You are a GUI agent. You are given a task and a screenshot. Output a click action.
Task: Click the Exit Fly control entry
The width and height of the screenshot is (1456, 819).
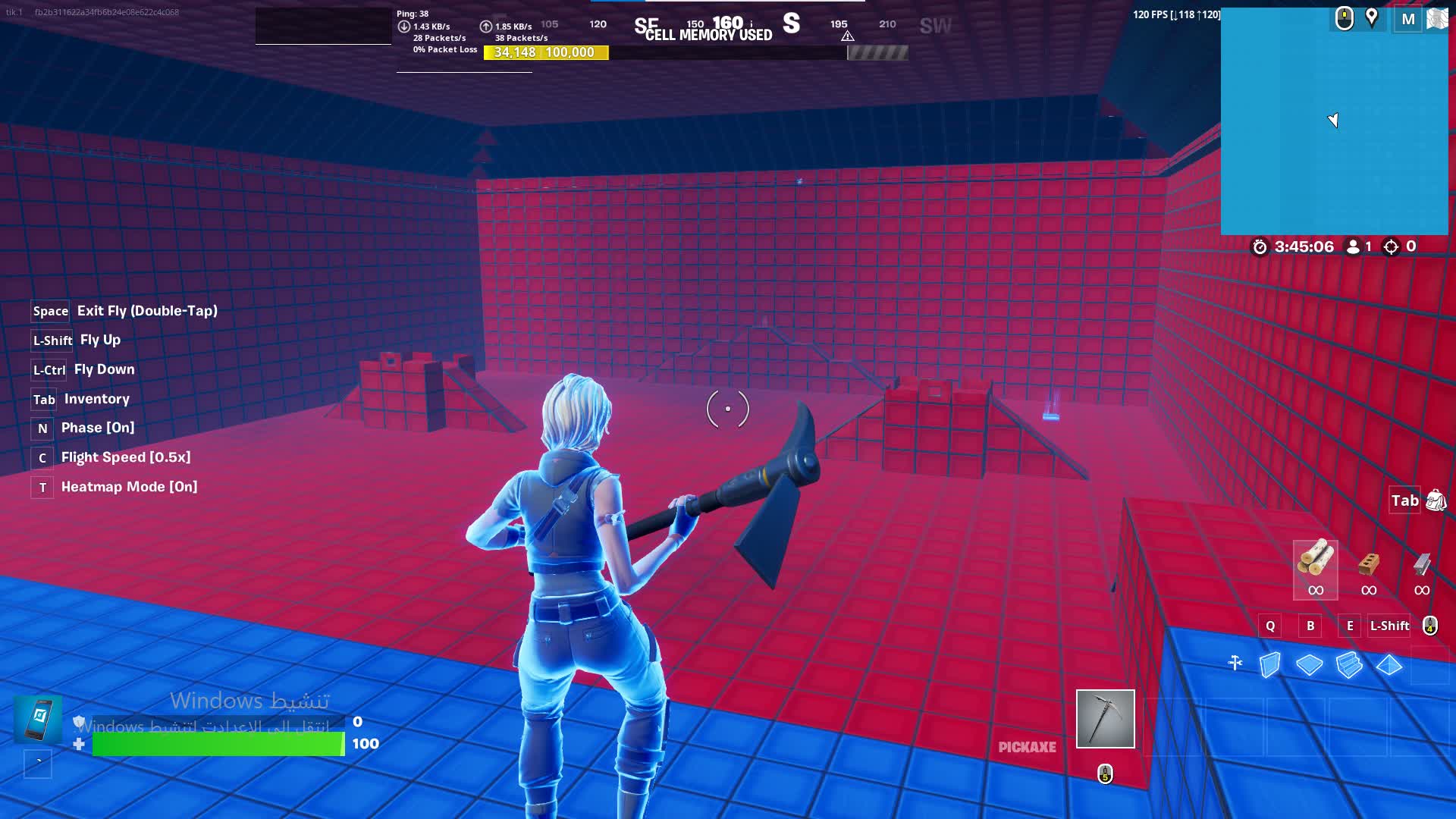pyautogui.click(x=148, y=310)
